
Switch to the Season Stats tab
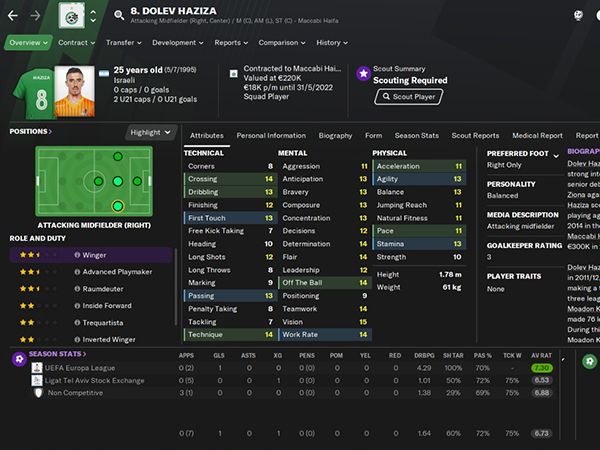click(416, 135)
